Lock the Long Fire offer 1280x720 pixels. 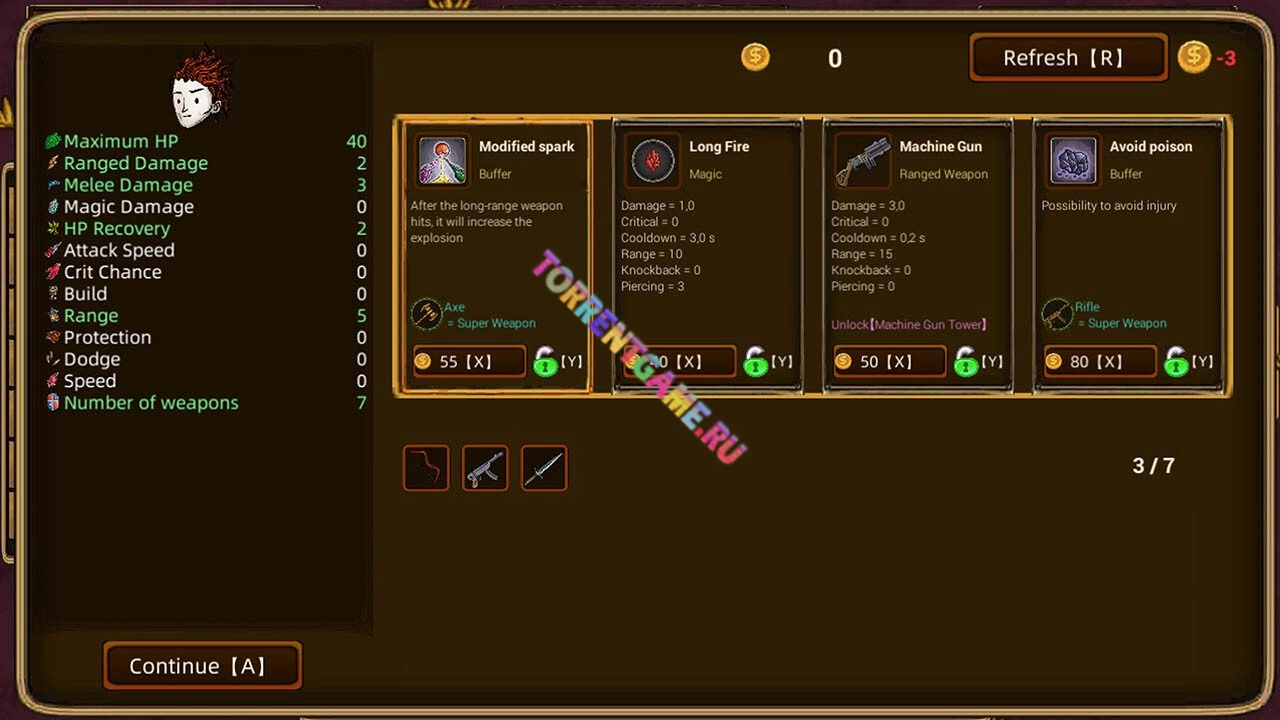click(756, 361)
